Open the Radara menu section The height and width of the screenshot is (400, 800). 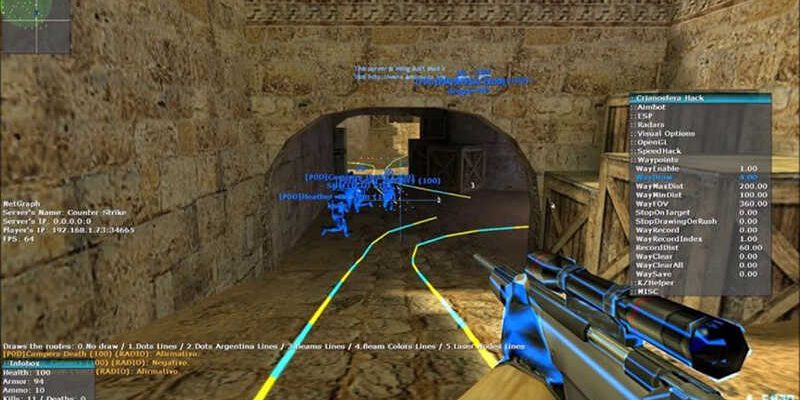651,125
